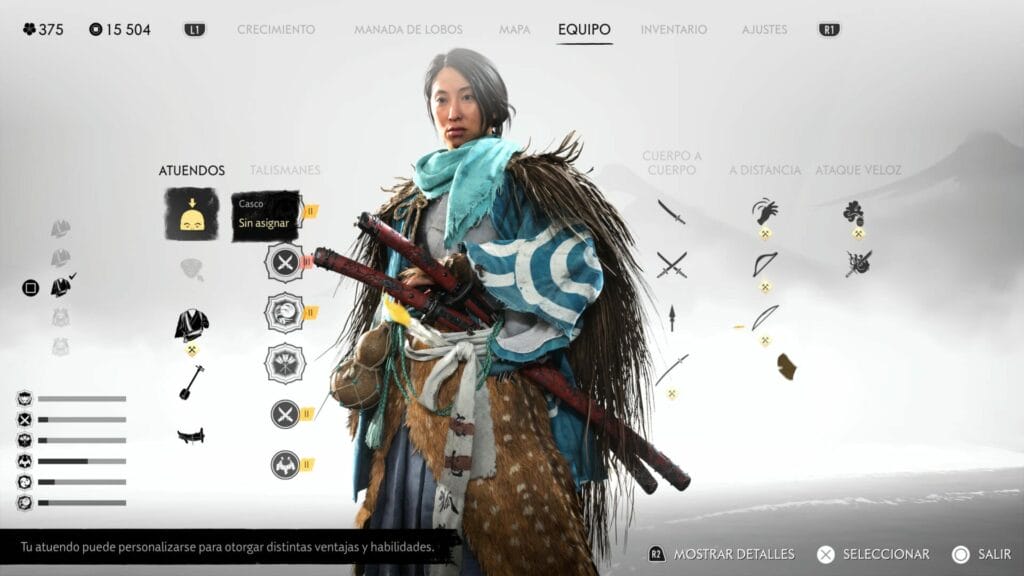The image size is (1024, 576).
Task: Switch to the Crecimiento tab
Action: (275, 30)
